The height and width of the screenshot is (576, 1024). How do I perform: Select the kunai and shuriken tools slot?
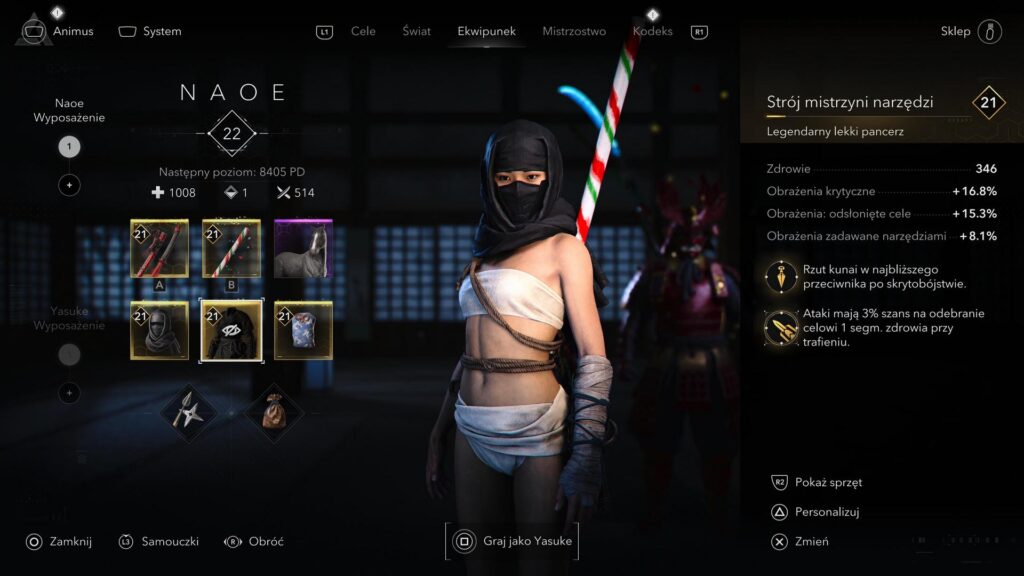pos(187,410)
